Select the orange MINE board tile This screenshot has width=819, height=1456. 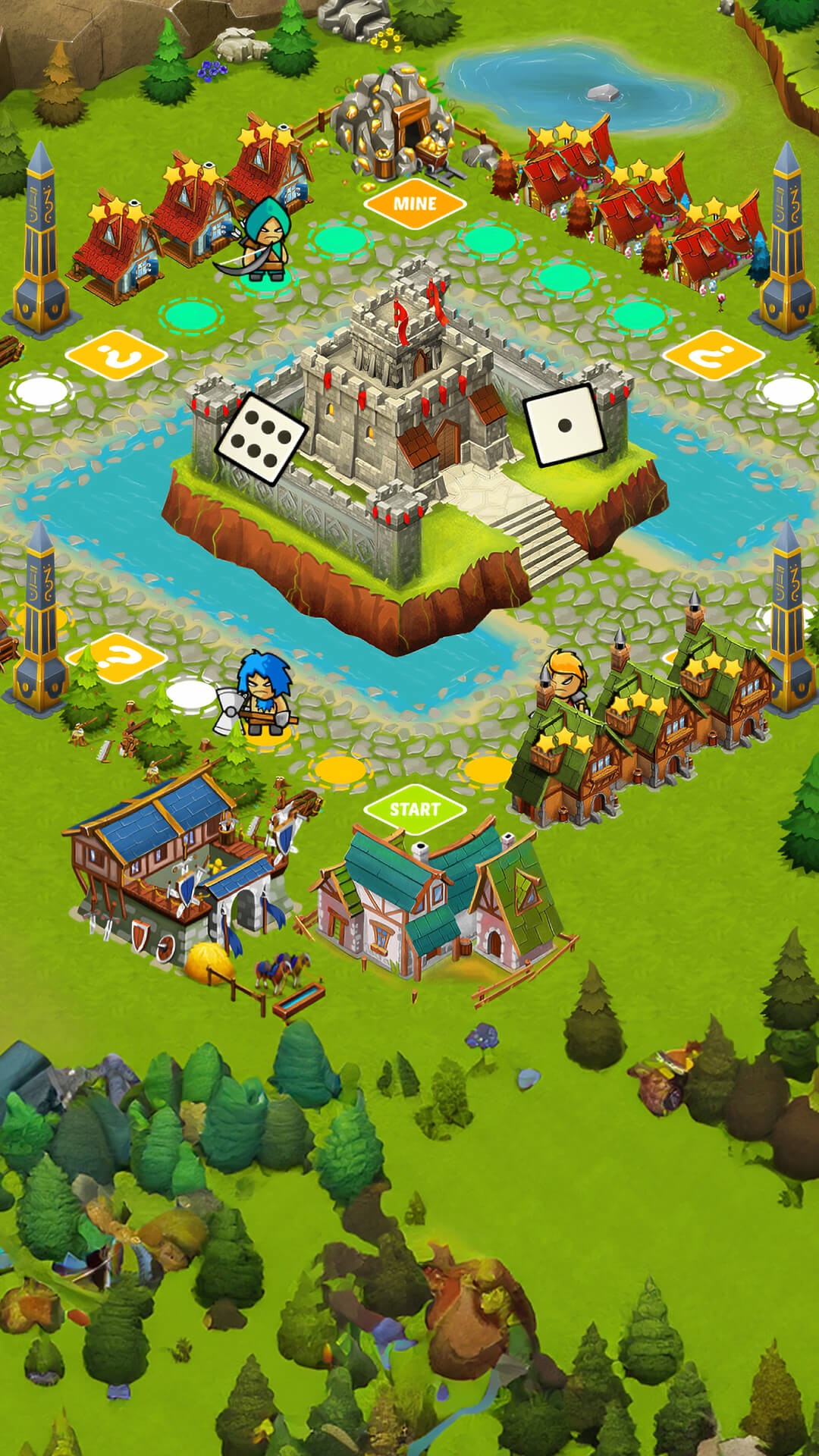pos(414,203)
